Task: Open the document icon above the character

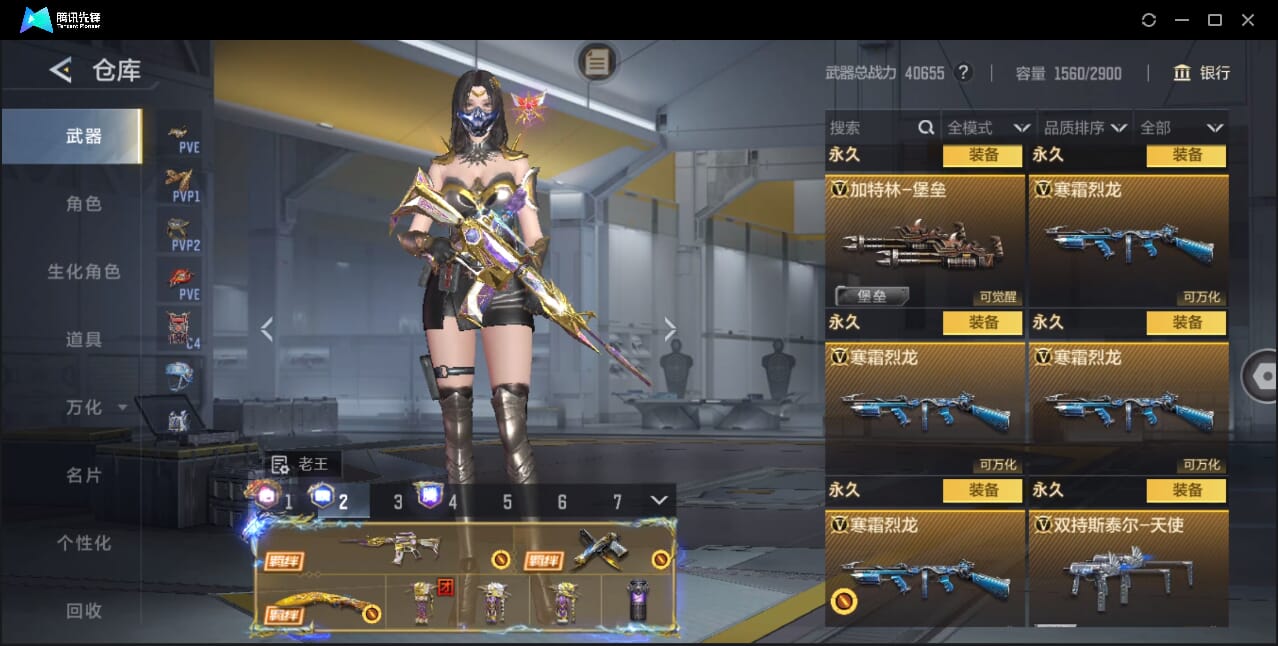Action: pos(597,62)
